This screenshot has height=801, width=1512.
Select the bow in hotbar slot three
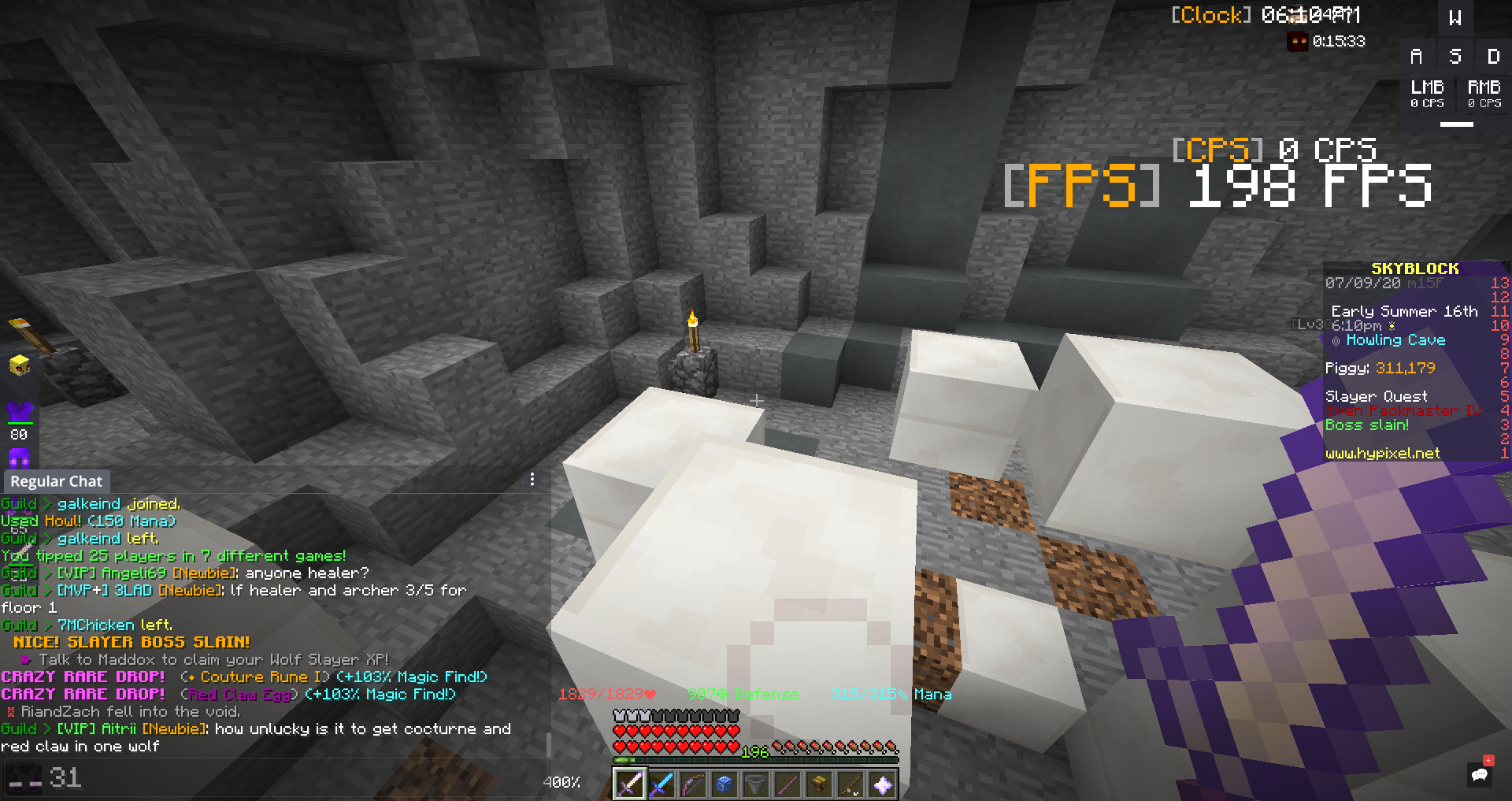point(692,784)
